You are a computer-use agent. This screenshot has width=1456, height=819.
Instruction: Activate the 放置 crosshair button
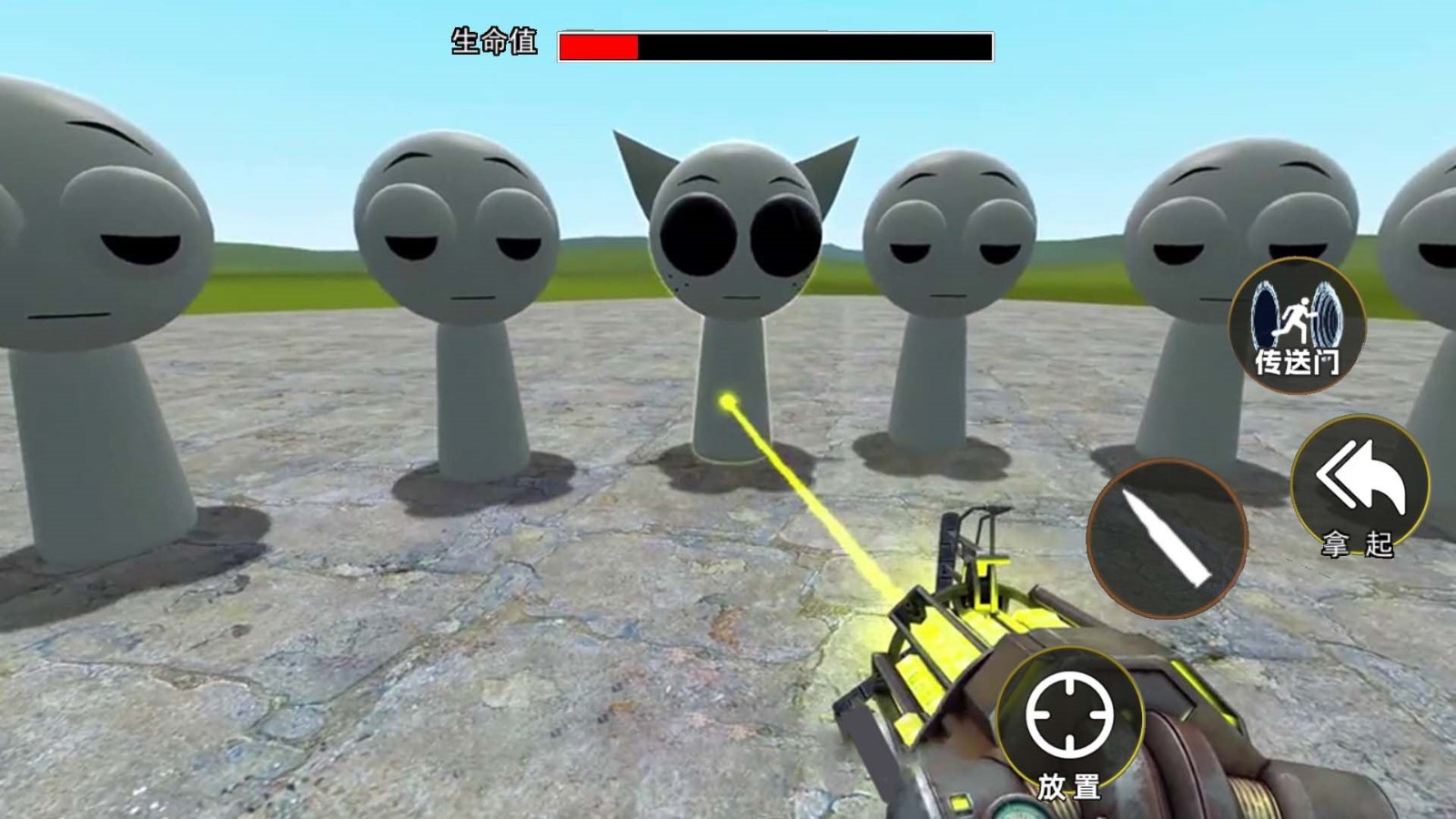pos(1070,723)
